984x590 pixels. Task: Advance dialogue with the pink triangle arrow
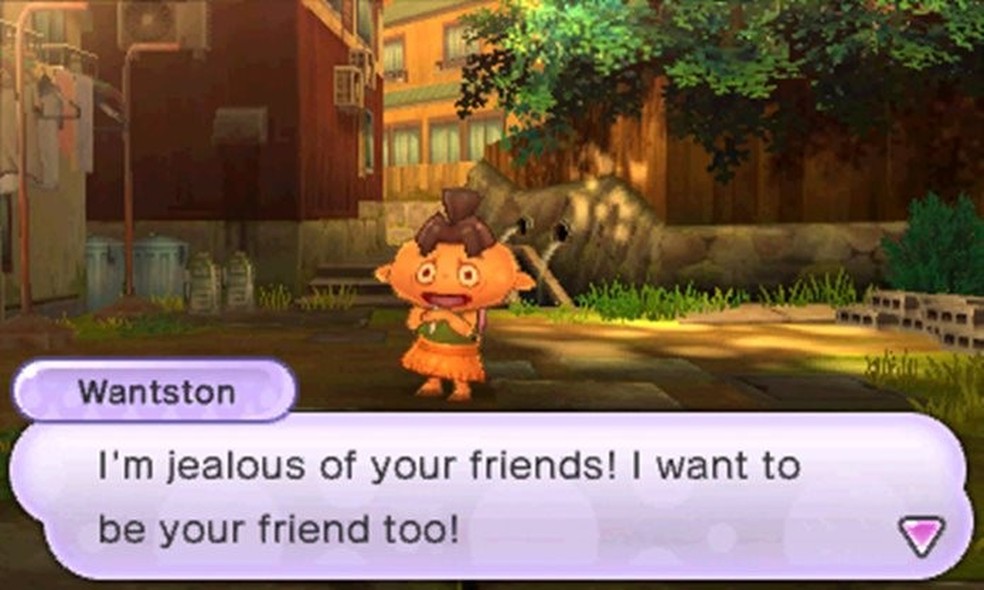tap(921, 535)
